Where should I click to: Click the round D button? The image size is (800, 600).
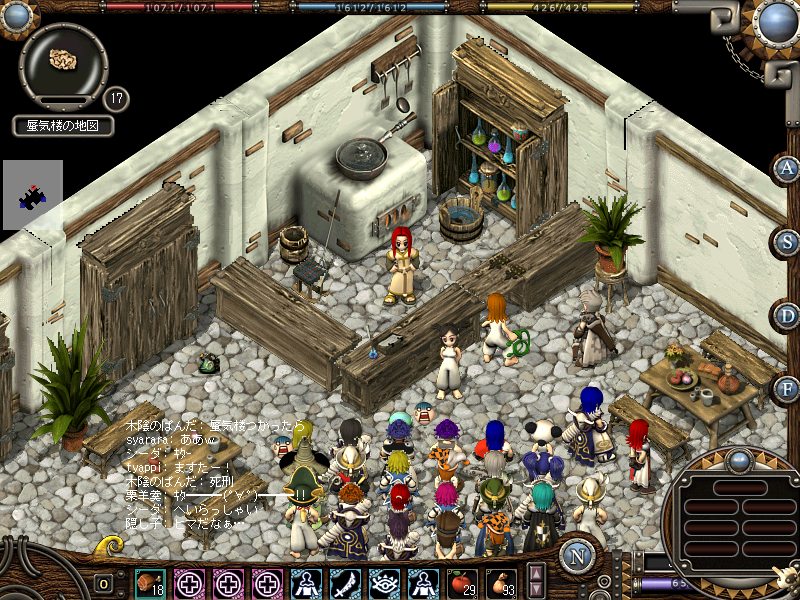(x=787, y=315)
